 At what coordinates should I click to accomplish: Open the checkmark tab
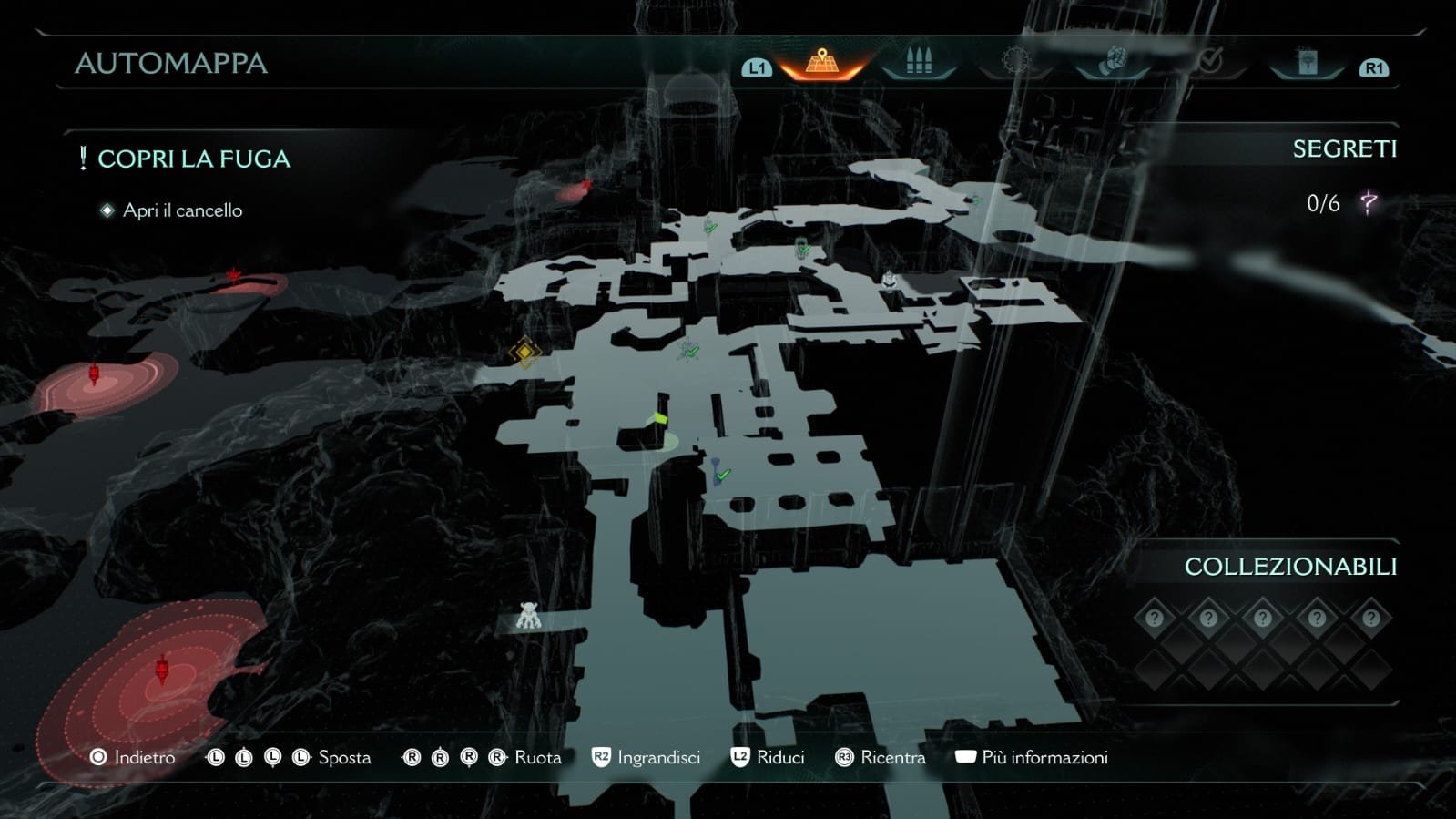pyautogui.click(x=1209, y=62)
